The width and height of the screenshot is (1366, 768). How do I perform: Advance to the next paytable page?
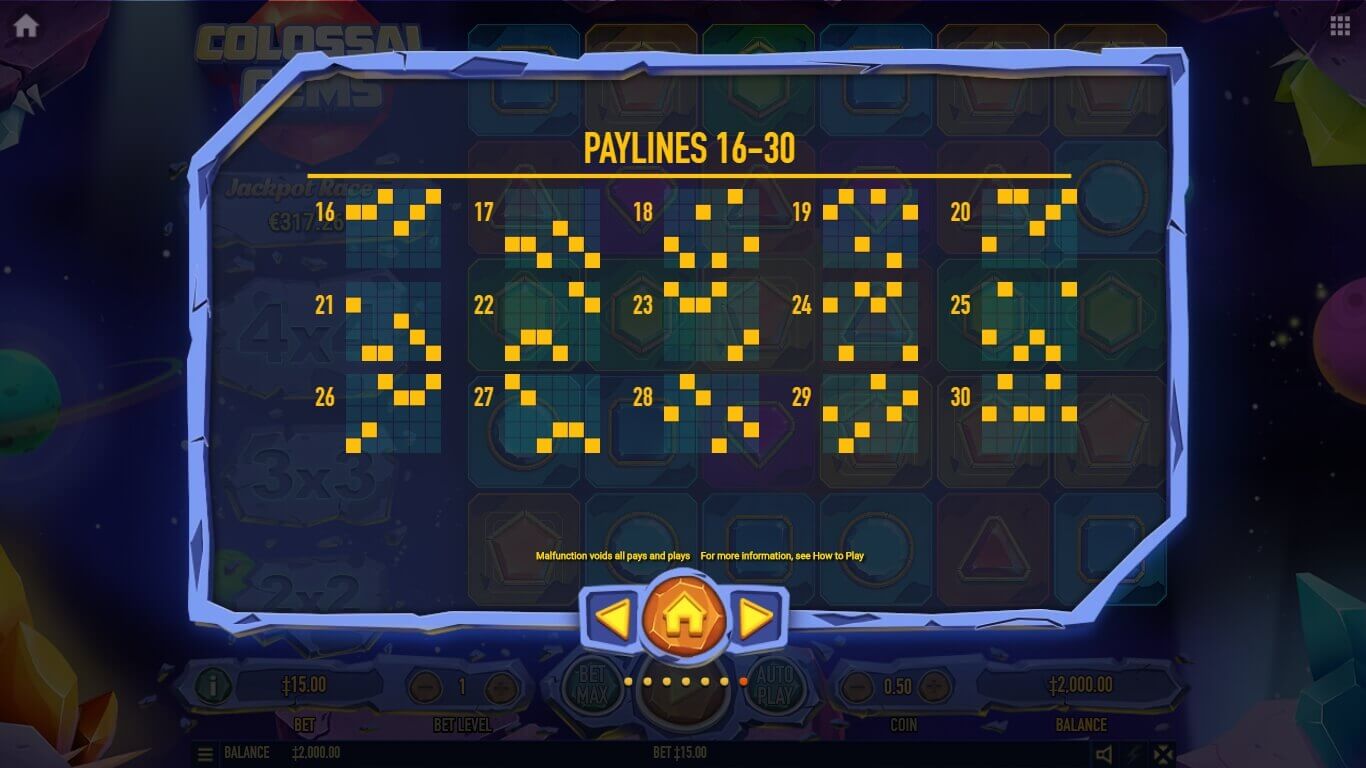pos(757,619)
